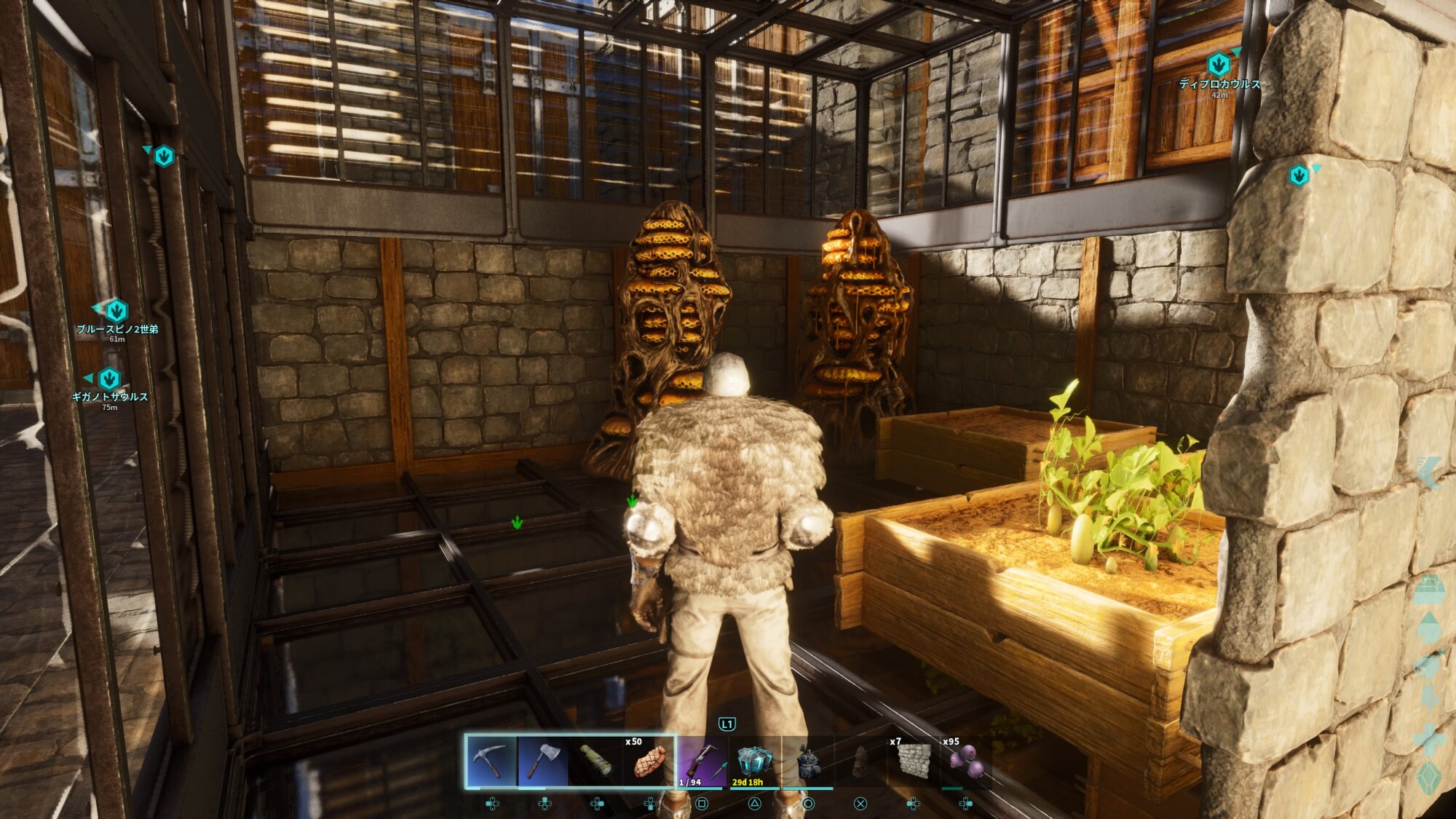Viewport: 1456px width, 819px height.
Task: Select the cooked meat stack of 50
Action: click(649, 761)
